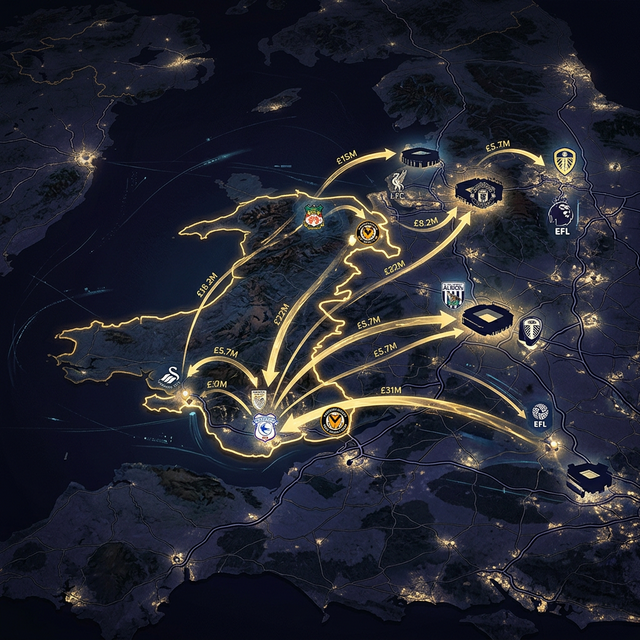Screen dimensions: 640x640
Task: Select the Manchester United stadium marker
Action: tap(477, 193)
